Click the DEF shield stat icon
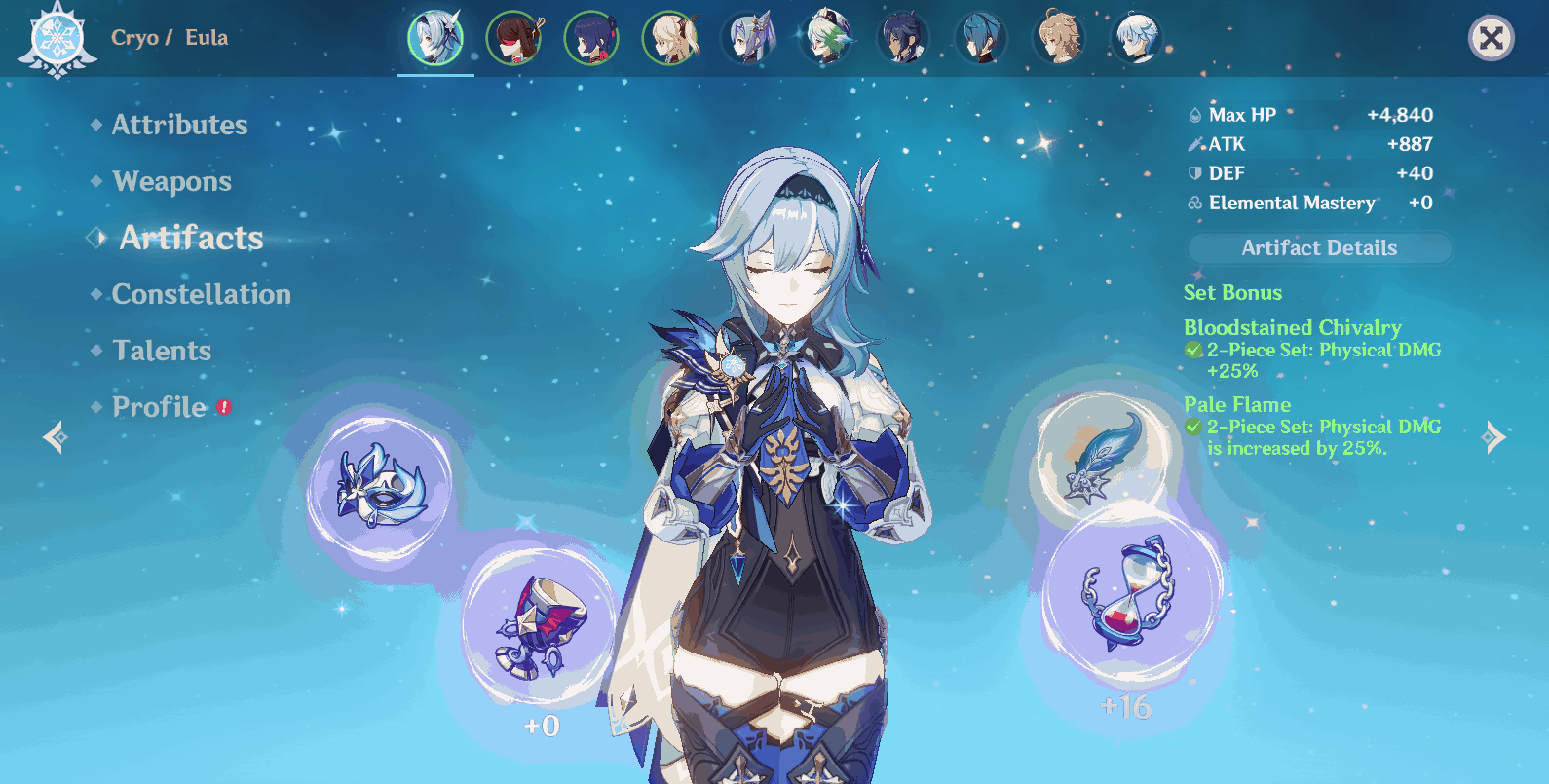This screenshot has height=784, width=1549. tap(1193, 172)
